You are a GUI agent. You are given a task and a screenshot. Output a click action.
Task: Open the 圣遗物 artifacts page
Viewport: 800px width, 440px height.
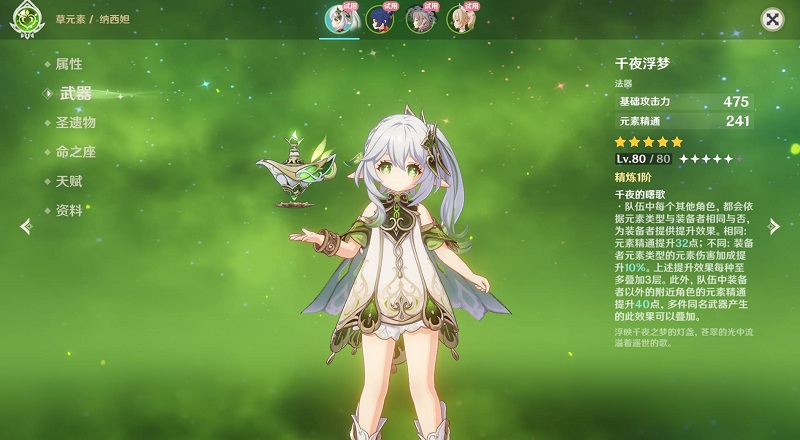tap(75, 122)
